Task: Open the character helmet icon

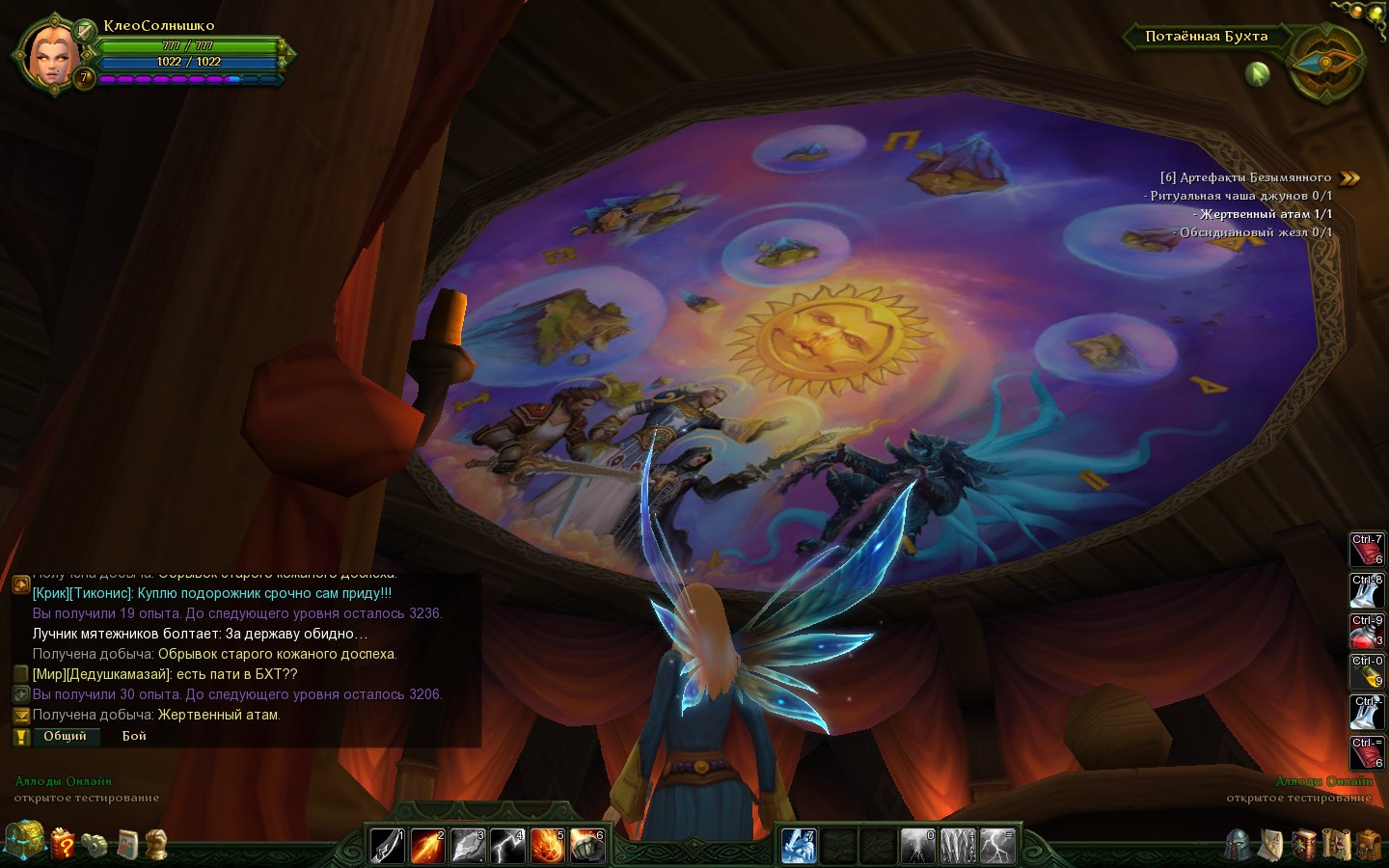Action: [1239, 845]
